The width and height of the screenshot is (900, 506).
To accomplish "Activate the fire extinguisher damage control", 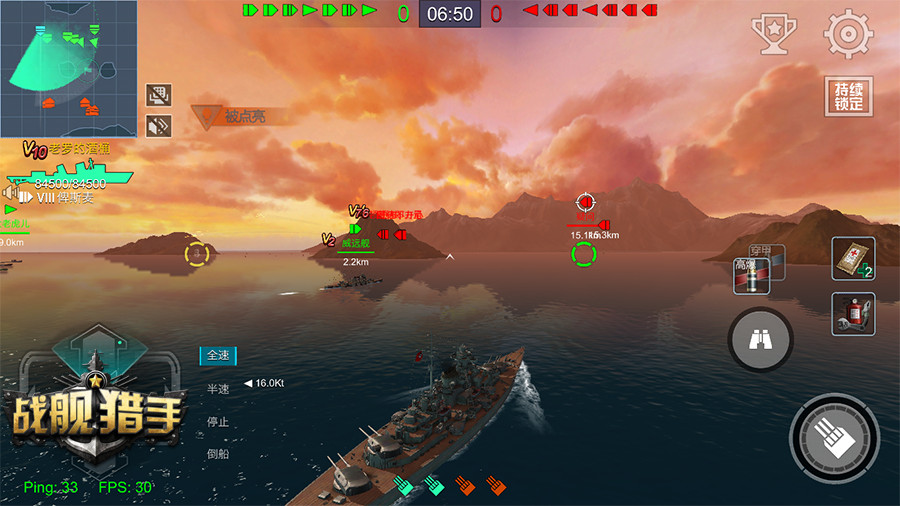I will tap(852, 313).
